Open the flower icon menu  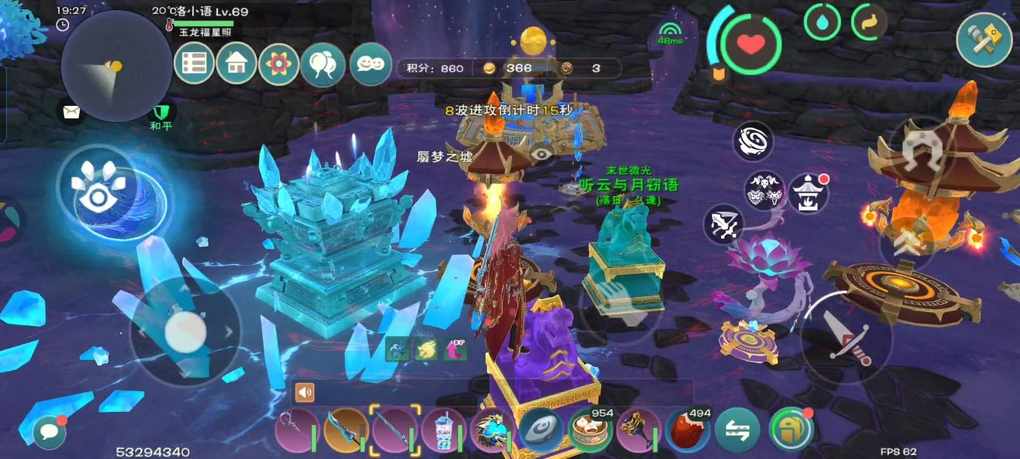point(278,65)
